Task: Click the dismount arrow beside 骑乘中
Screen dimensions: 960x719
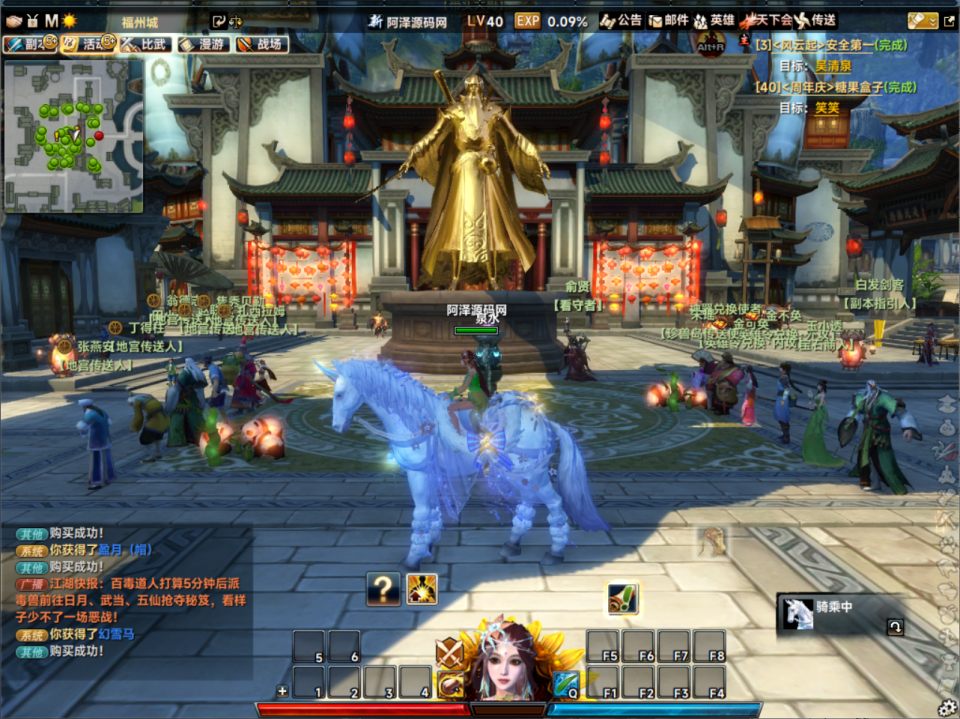Action: tap(895, 626)
